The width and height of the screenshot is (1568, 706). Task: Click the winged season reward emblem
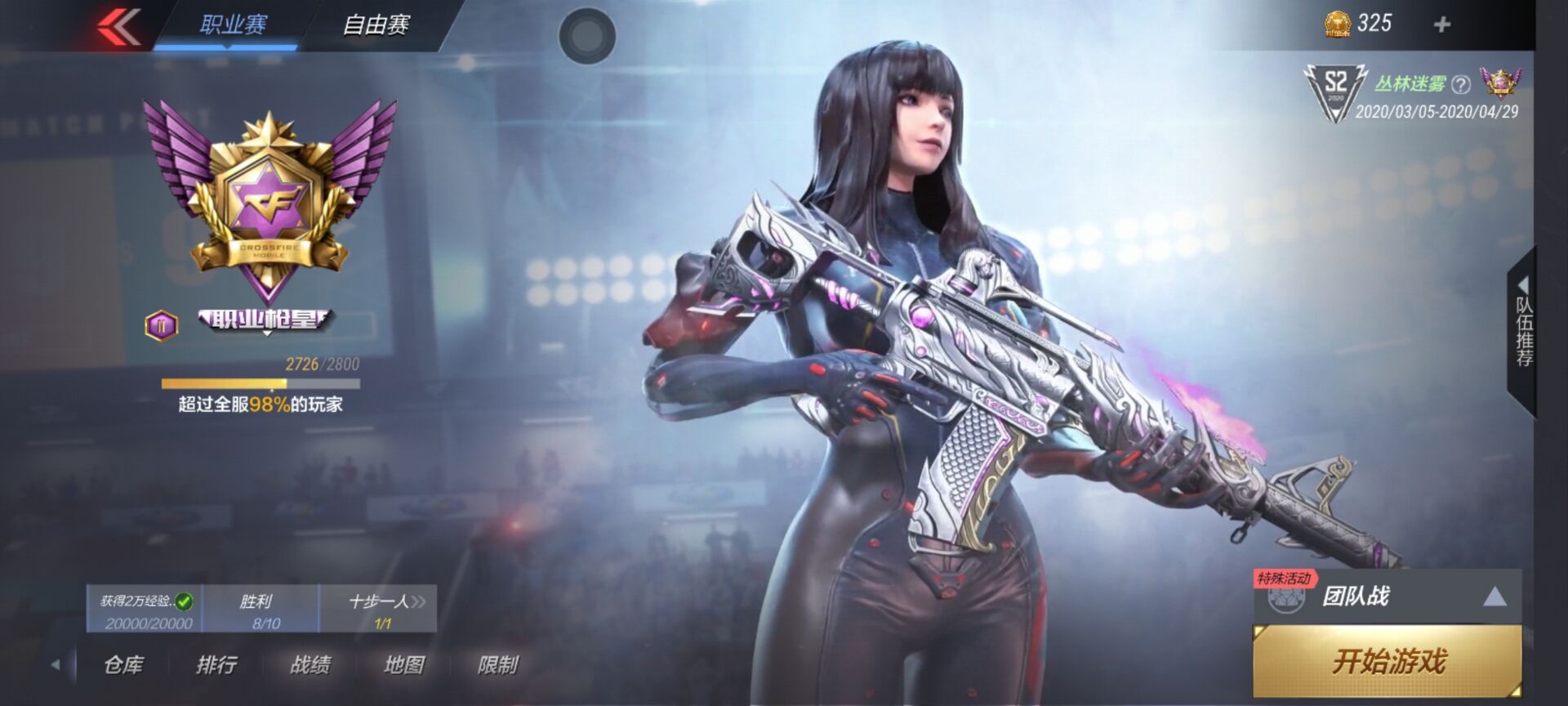[x=1499, y=83]
